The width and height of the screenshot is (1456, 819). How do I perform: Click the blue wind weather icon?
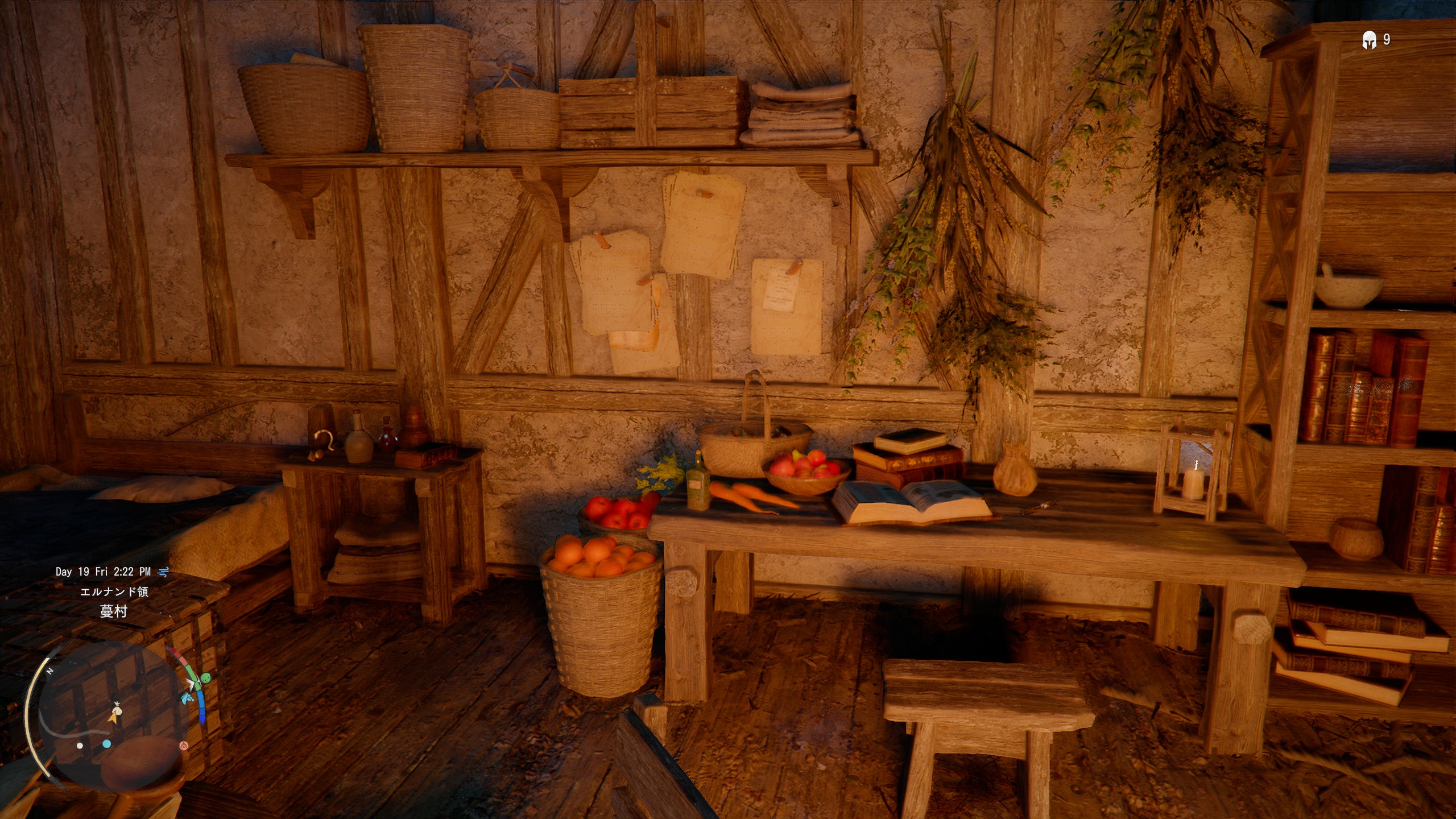click(x=164, y=572)
